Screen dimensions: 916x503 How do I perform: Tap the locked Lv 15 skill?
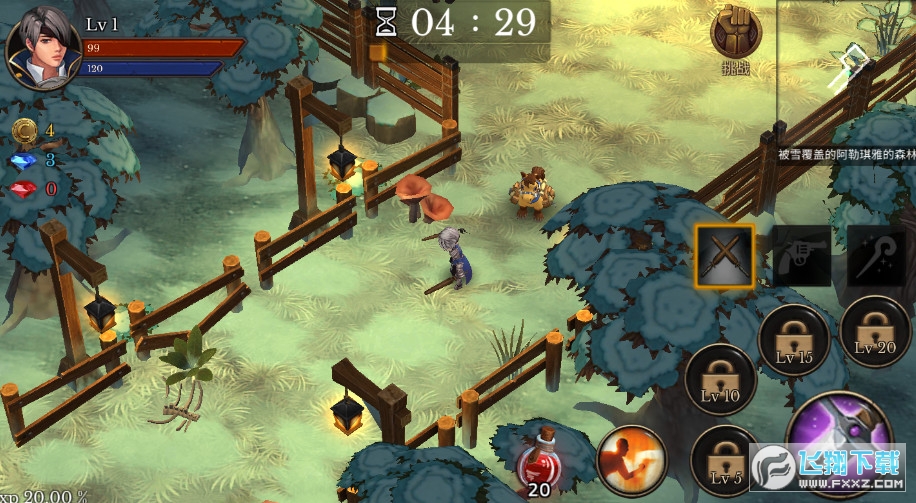coord(794,339)
